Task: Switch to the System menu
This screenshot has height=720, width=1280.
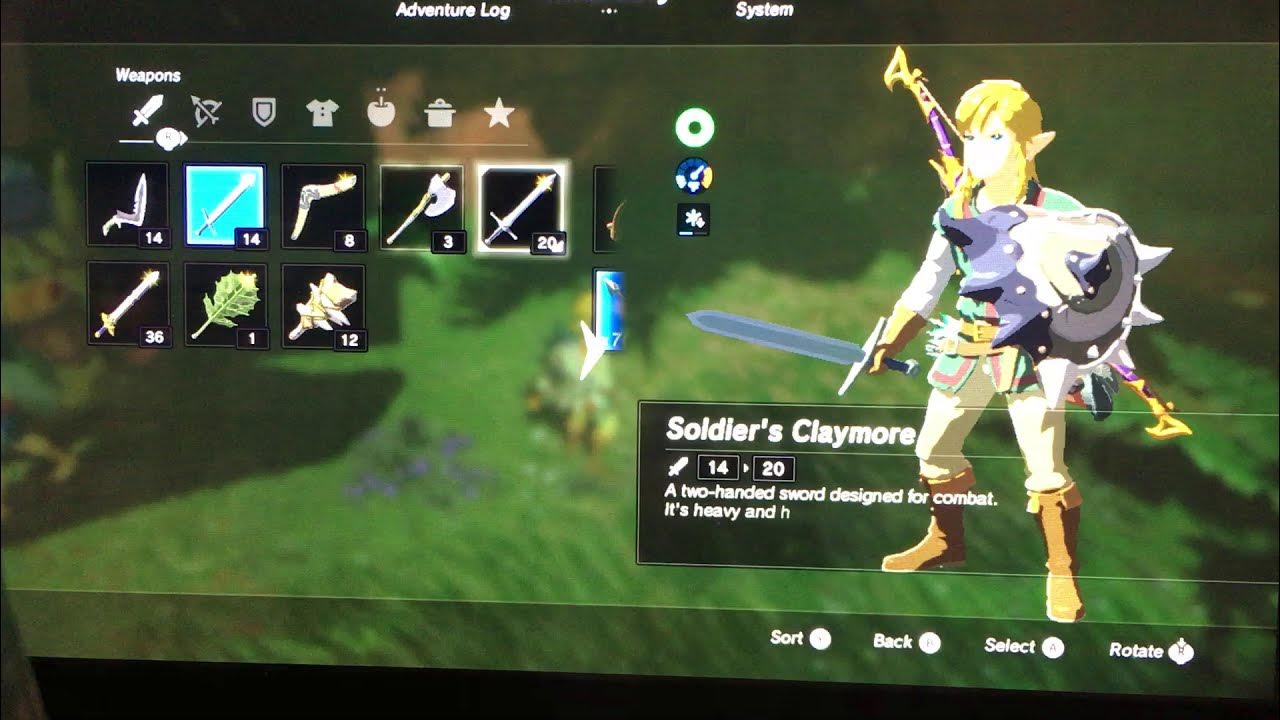Action: pyautogui.click(x=764, y=9)
